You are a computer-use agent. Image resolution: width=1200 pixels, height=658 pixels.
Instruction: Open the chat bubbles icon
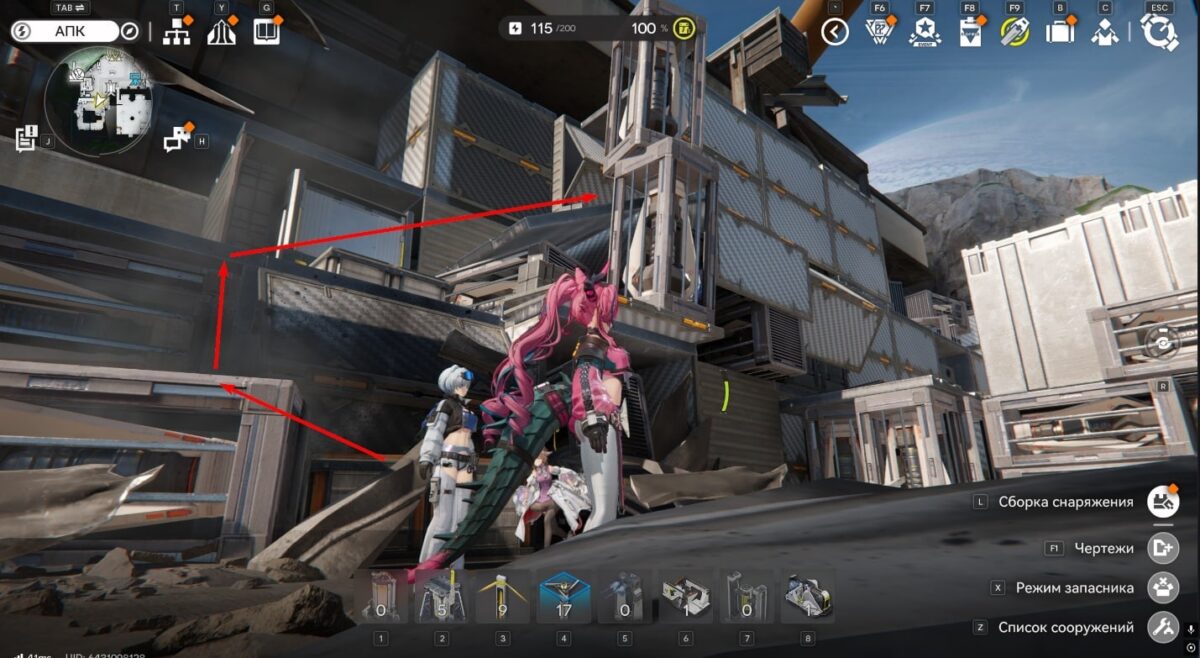tap(177, 137)
